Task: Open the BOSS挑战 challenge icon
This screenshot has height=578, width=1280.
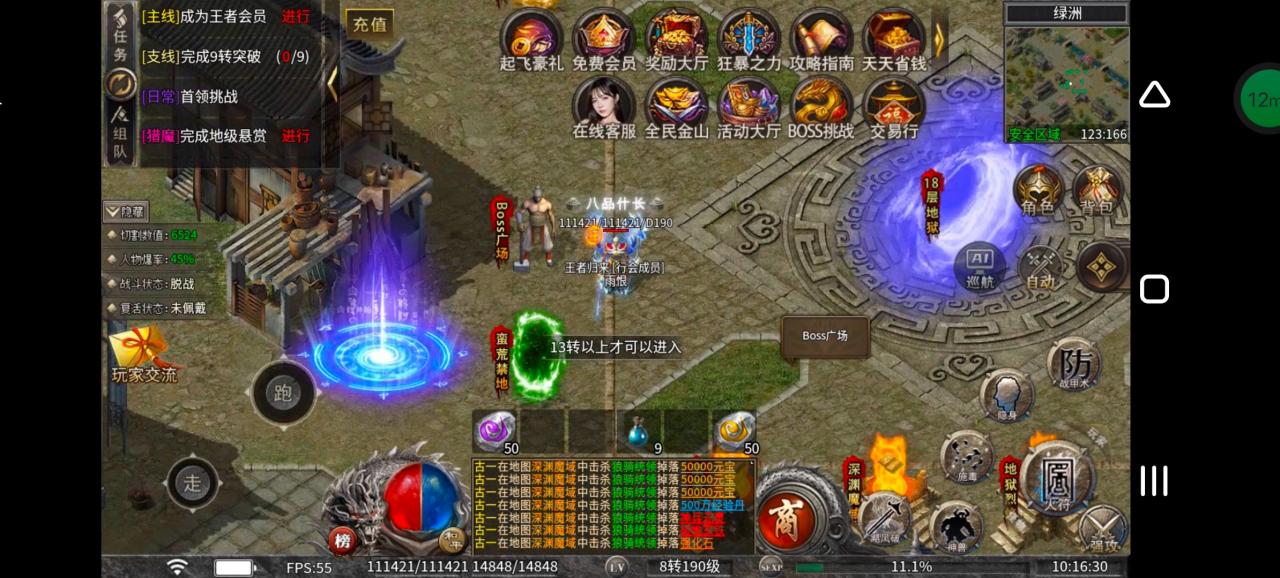Action: (821, 105)
